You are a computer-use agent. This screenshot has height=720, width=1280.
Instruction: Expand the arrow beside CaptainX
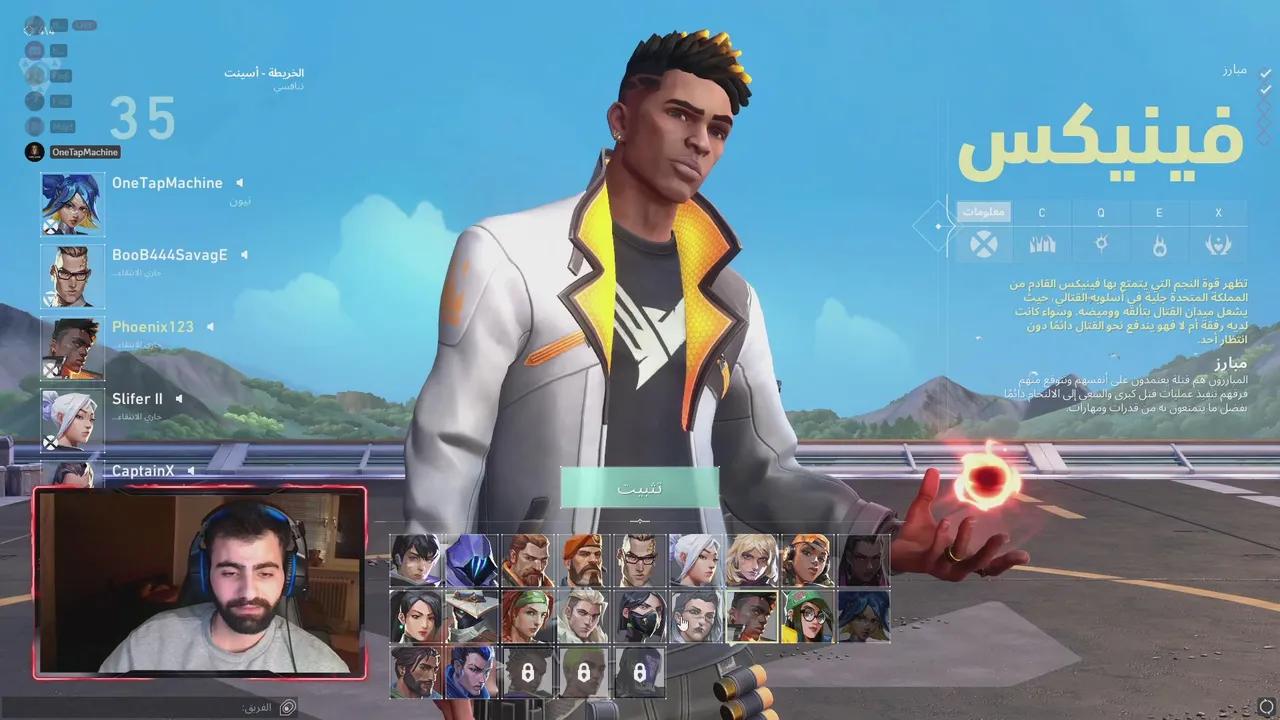190,470
